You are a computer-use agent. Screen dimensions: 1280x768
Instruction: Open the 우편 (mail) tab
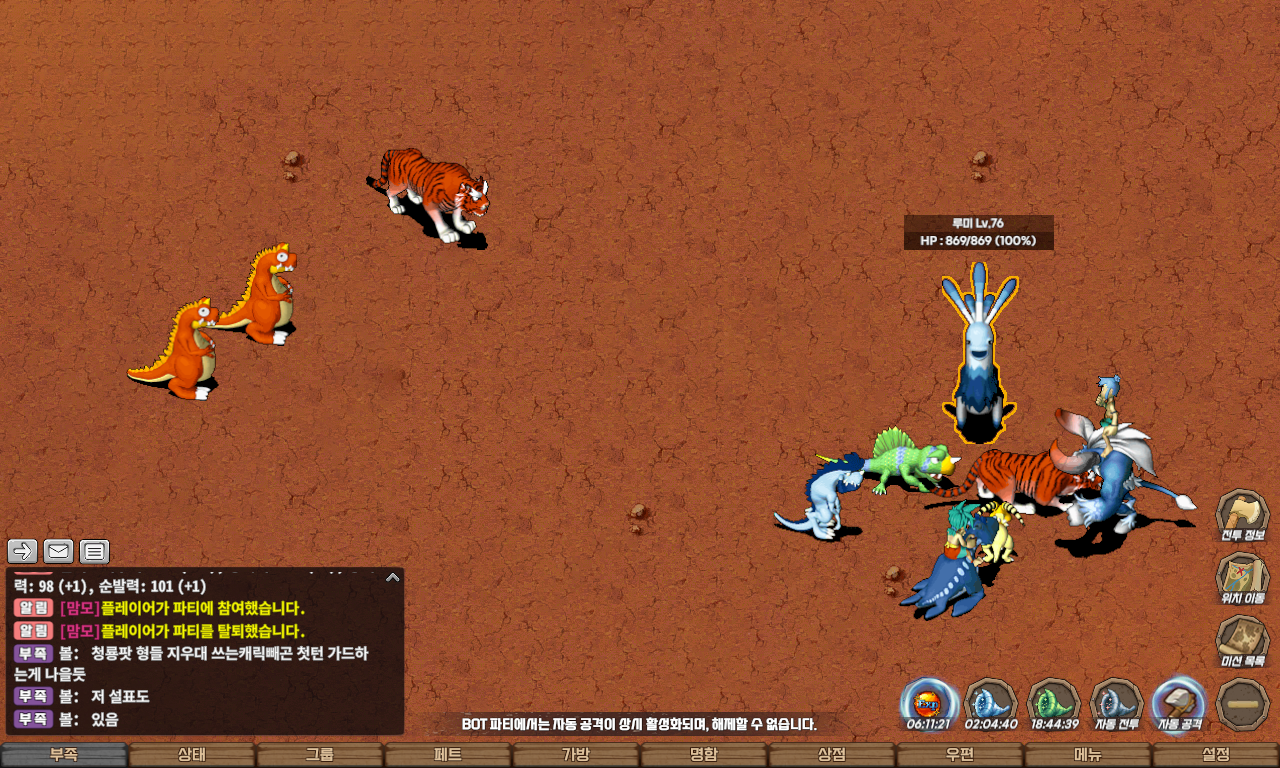point(960,755)
